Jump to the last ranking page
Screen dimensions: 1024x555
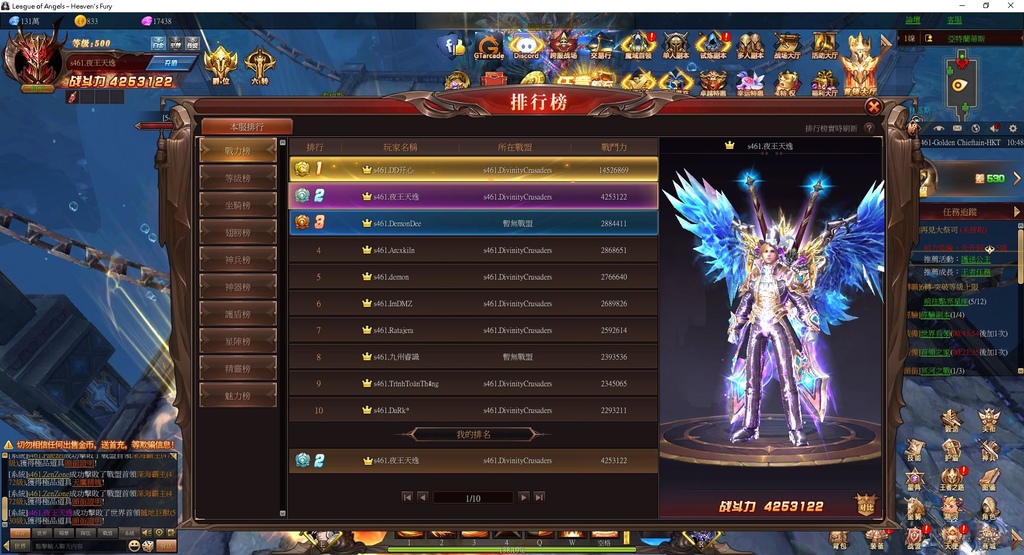539,497
